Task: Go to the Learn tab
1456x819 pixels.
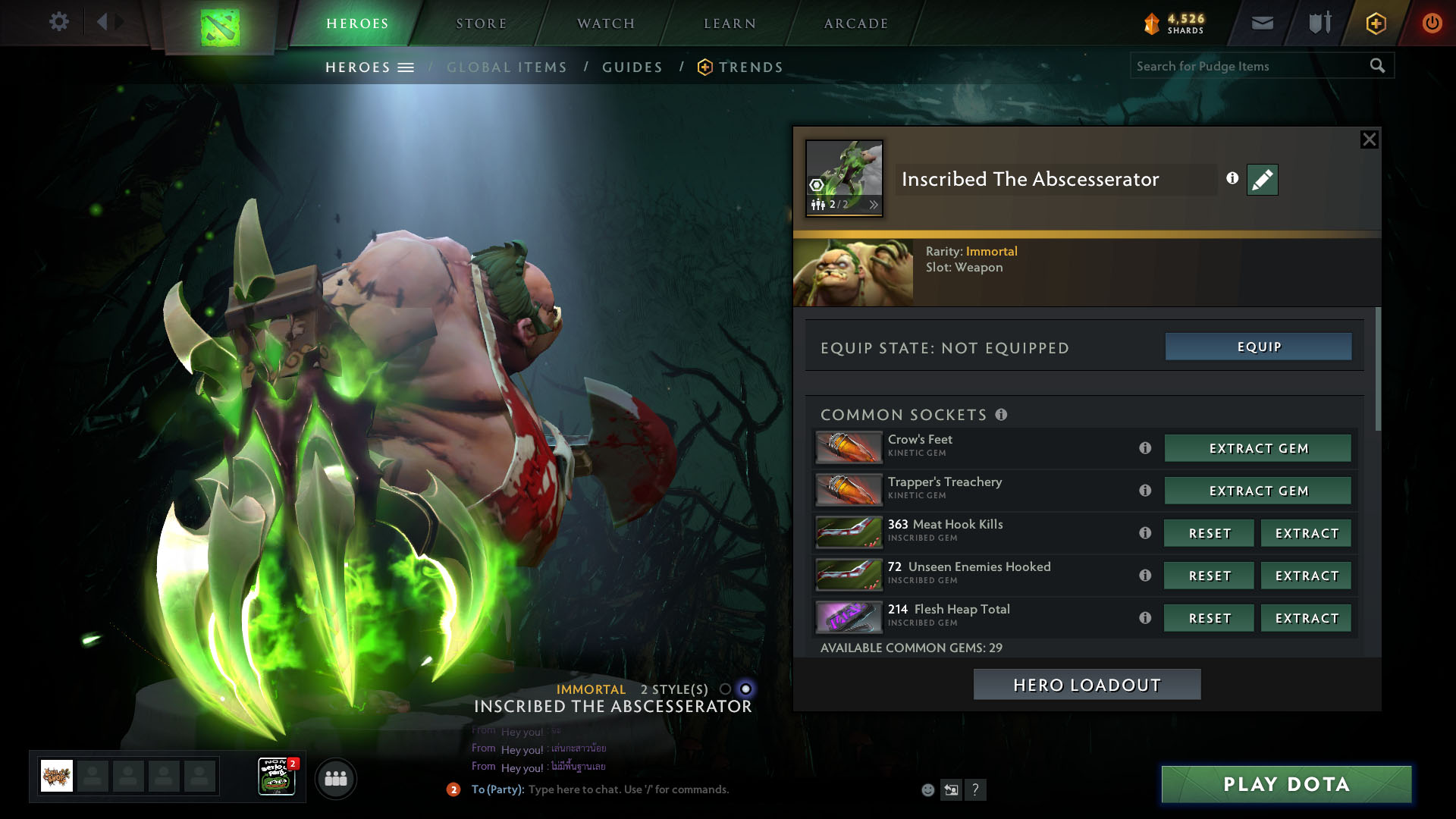Action: coord(730,24)
